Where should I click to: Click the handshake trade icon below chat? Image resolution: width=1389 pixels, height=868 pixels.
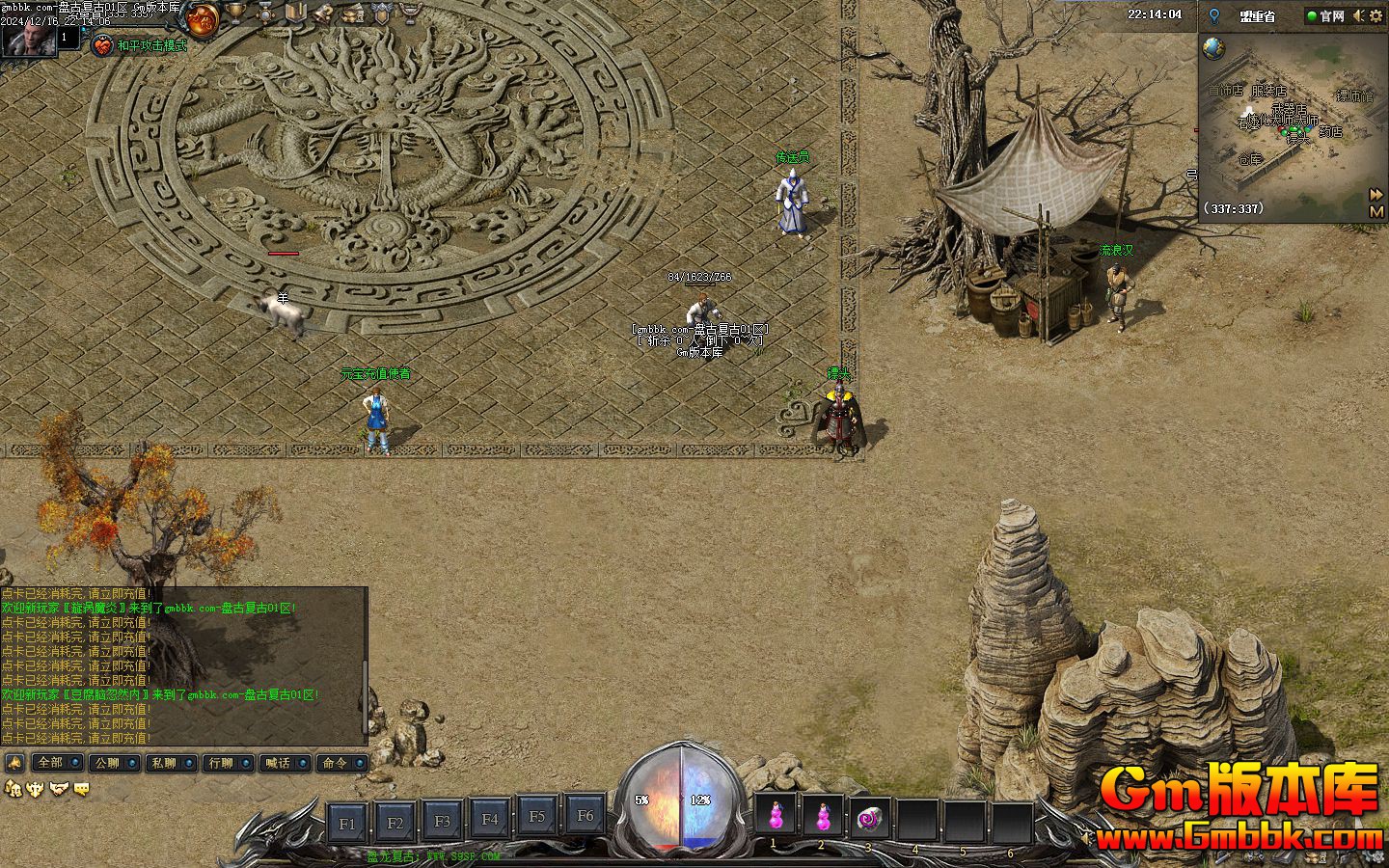pyautogui.click(x=59, y=789)
